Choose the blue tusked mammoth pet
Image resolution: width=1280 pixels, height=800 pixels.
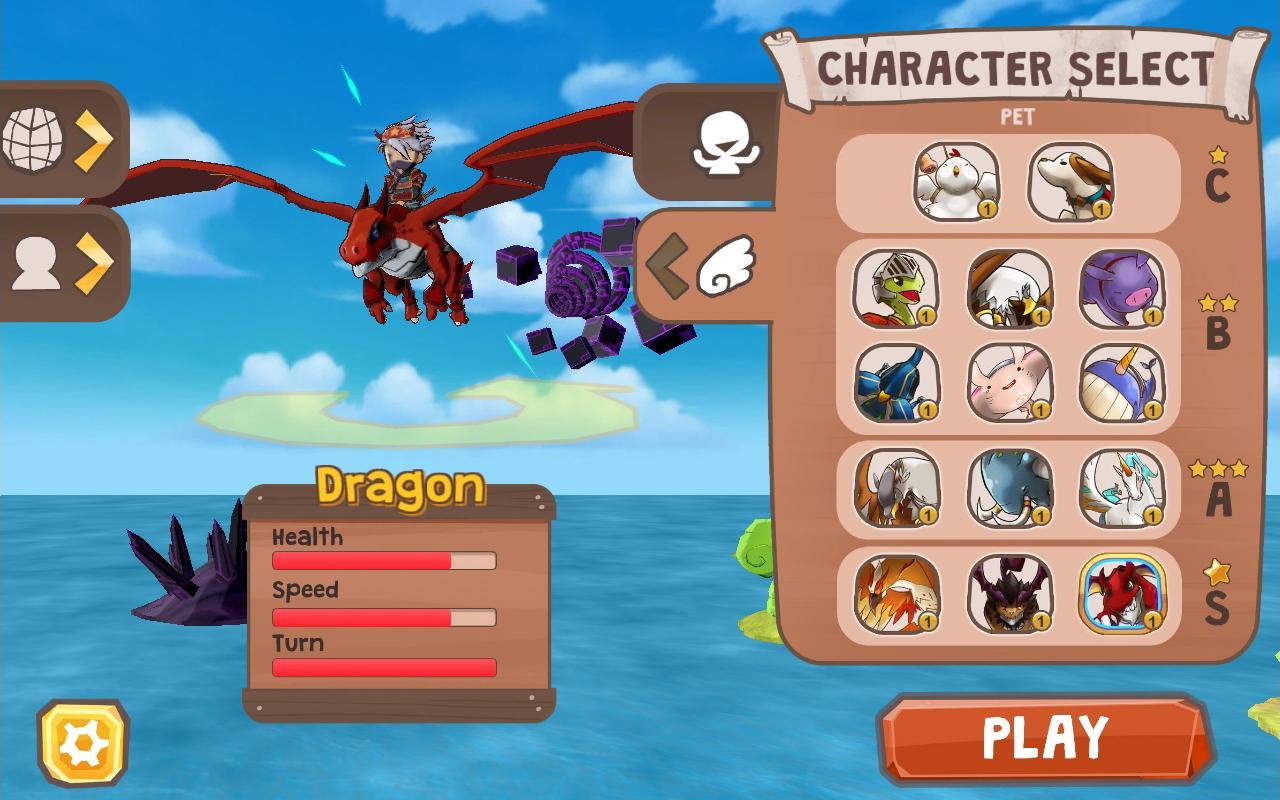(x=1010, y=488)
